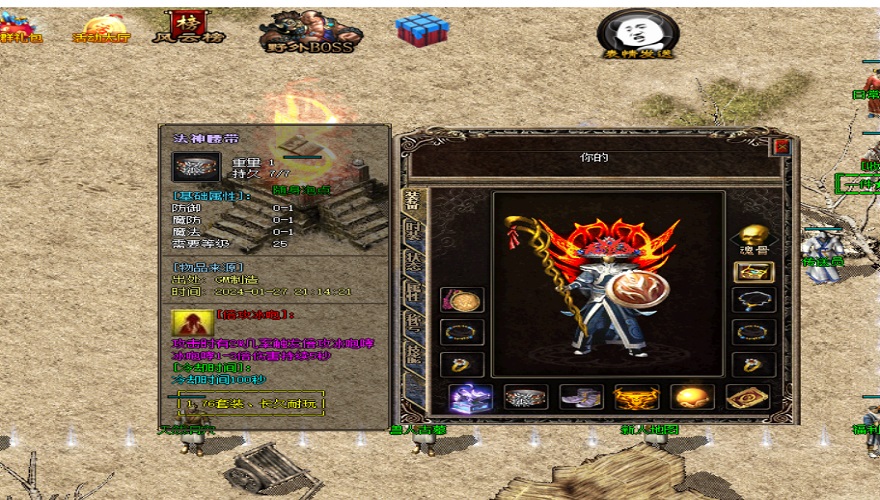
Task: Select the round medal equipment slot
Action: tap(462, 300)
